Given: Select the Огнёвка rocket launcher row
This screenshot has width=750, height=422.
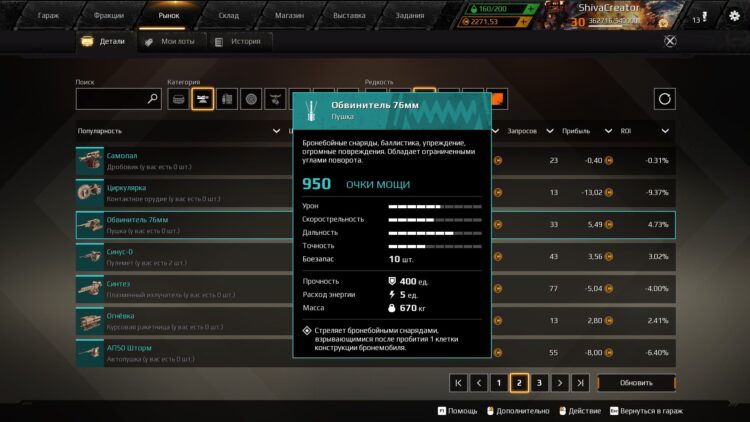Looking at the screenshot, I should (180, 320).
